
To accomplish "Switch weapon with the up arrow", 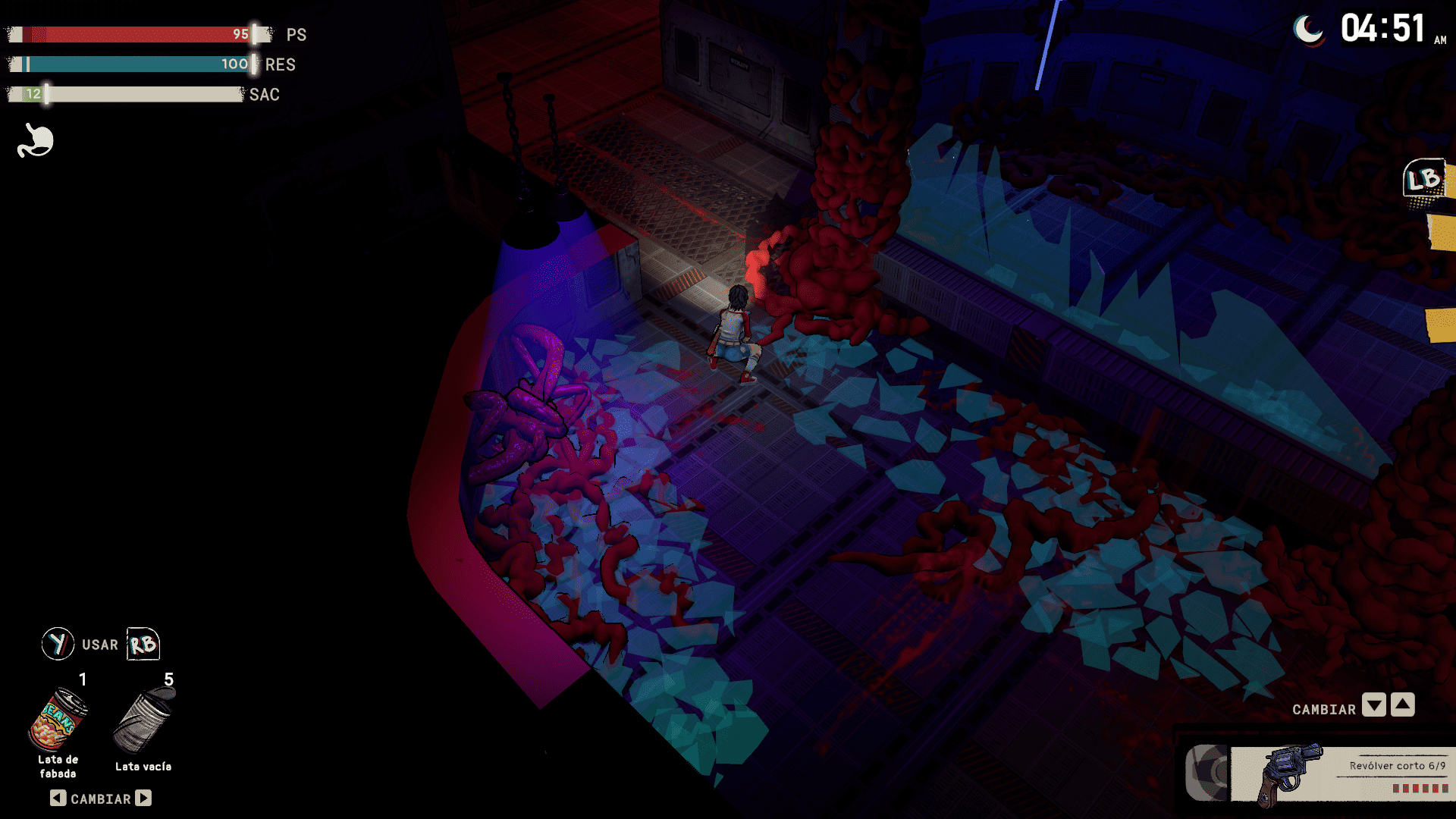I will (x=1403, y=705).
